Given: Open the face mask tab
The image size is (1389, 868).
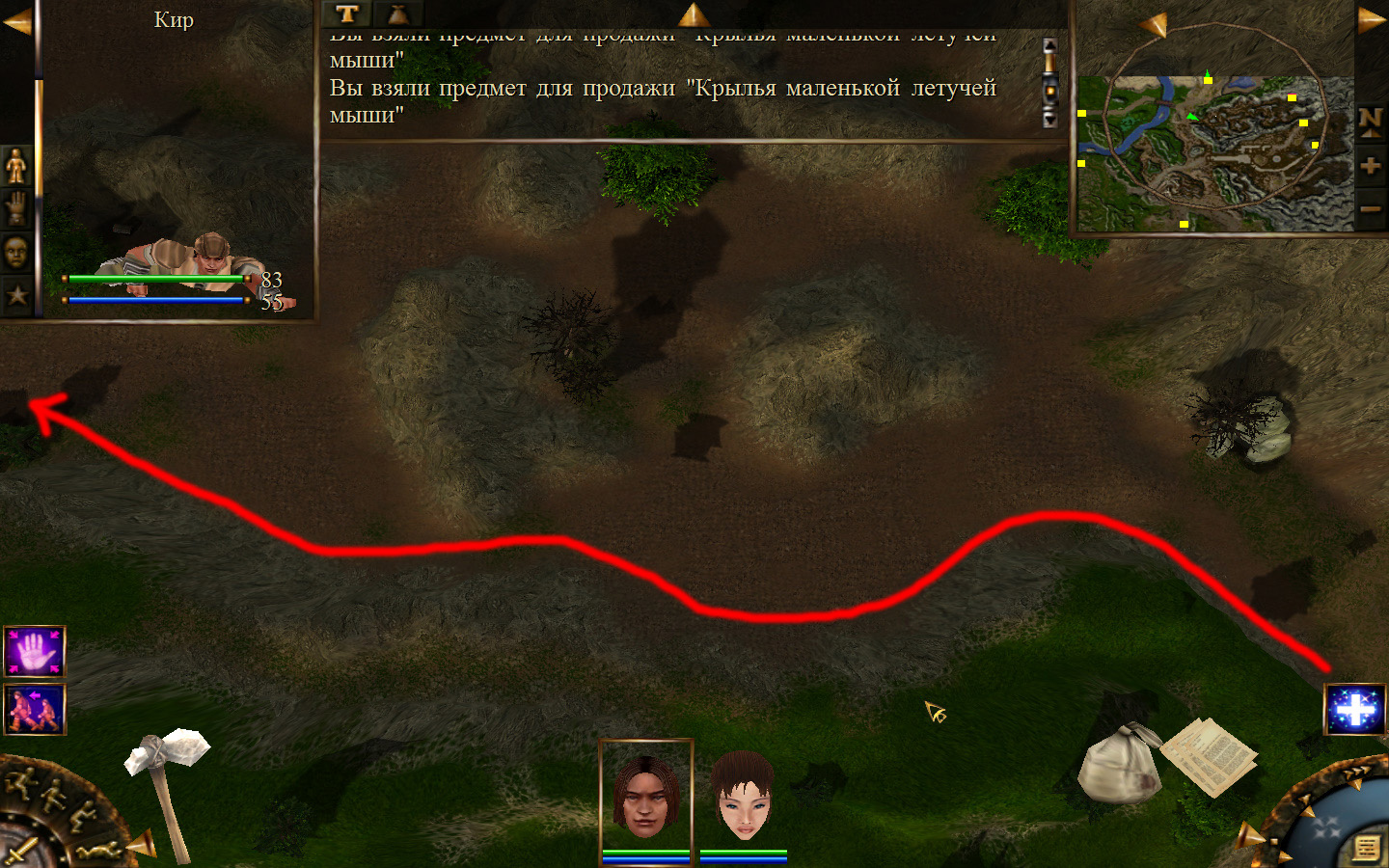Looking at the screenshot, I should coord(16,253).
